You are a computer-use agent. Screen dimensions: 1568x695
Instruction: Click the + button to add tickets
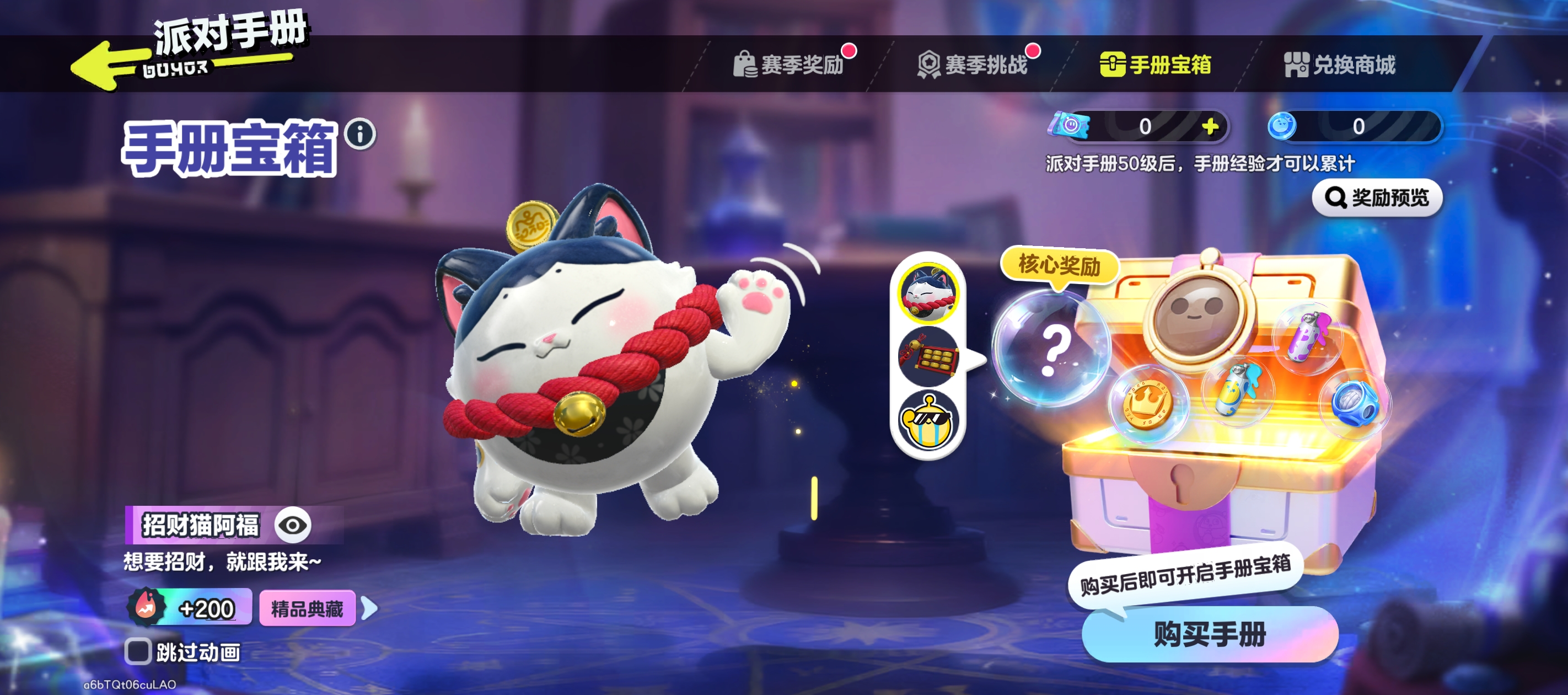(x=1211, y=127)
